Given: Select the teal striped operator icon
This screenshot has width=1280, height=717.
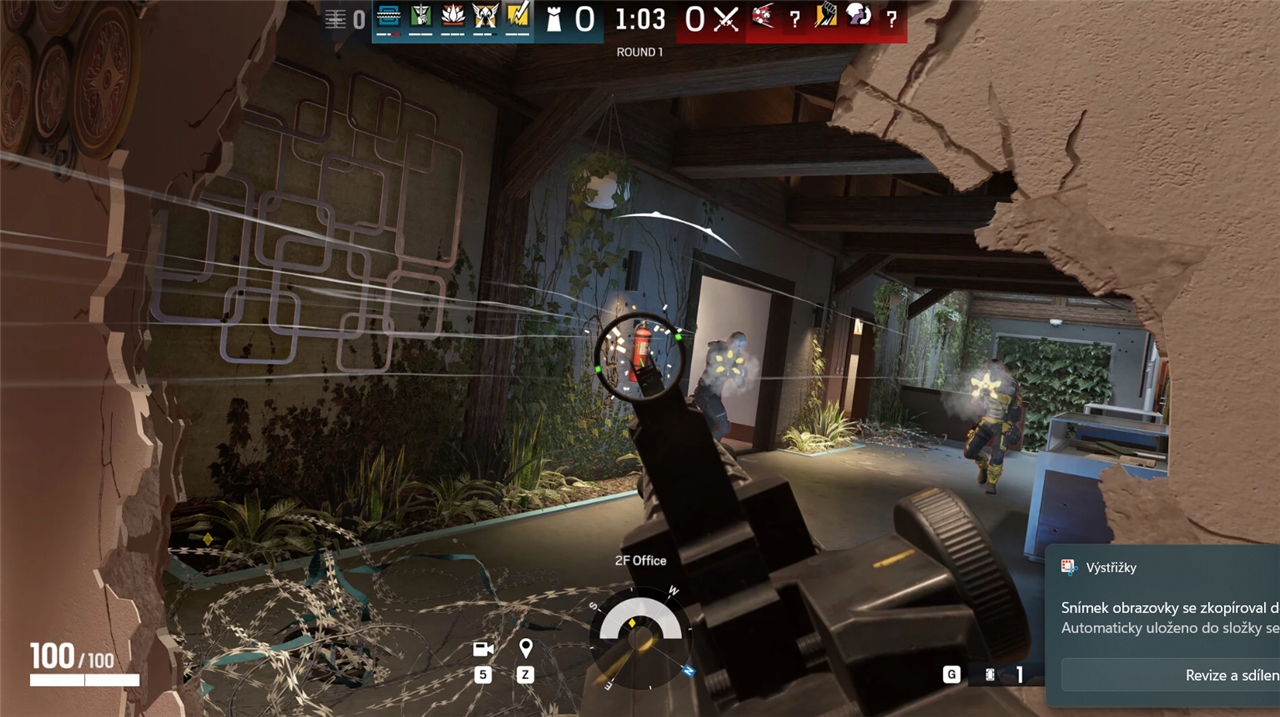Looking at the screenshot, I should (388, 16).
